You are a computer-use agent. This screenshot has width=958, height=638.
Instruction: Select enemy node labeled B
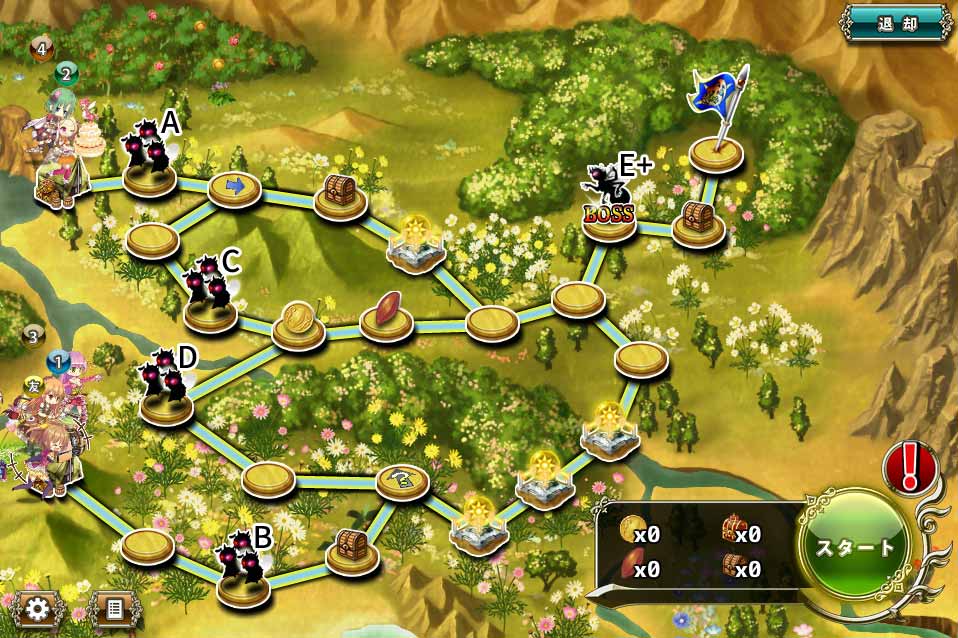[x=243, y=581]
